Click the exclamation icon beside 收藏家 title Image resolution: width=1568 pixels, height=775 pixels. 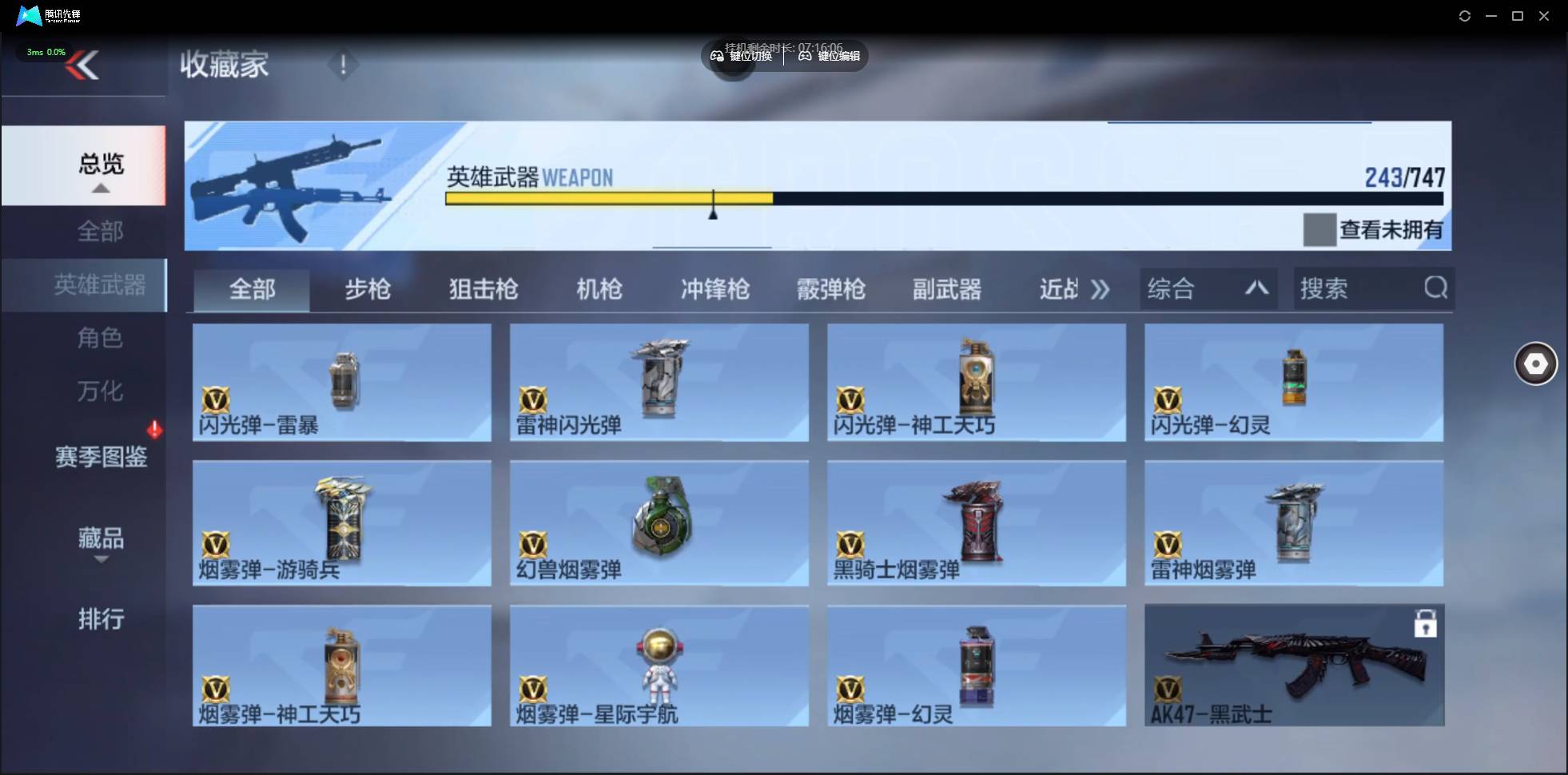coord(344,65)
